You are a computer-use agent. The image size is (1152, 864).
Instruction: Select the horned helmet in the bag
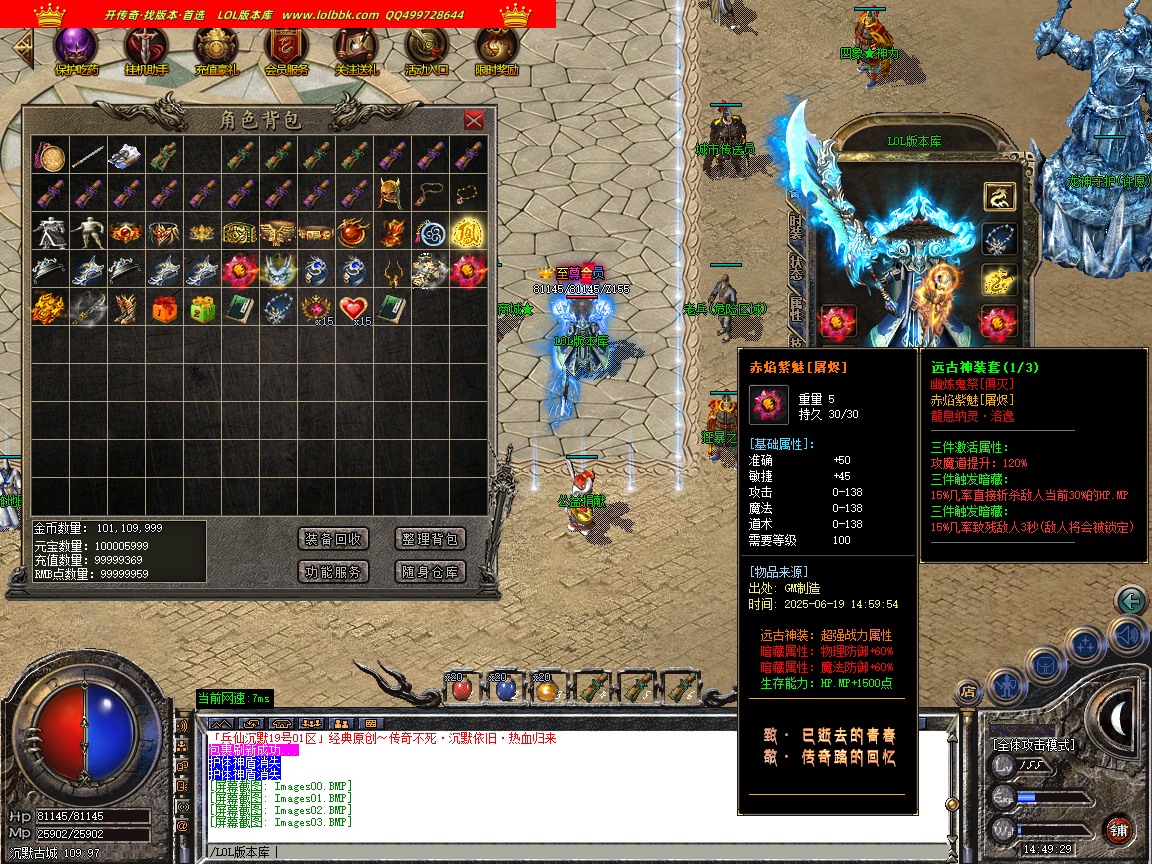[391, 193]
